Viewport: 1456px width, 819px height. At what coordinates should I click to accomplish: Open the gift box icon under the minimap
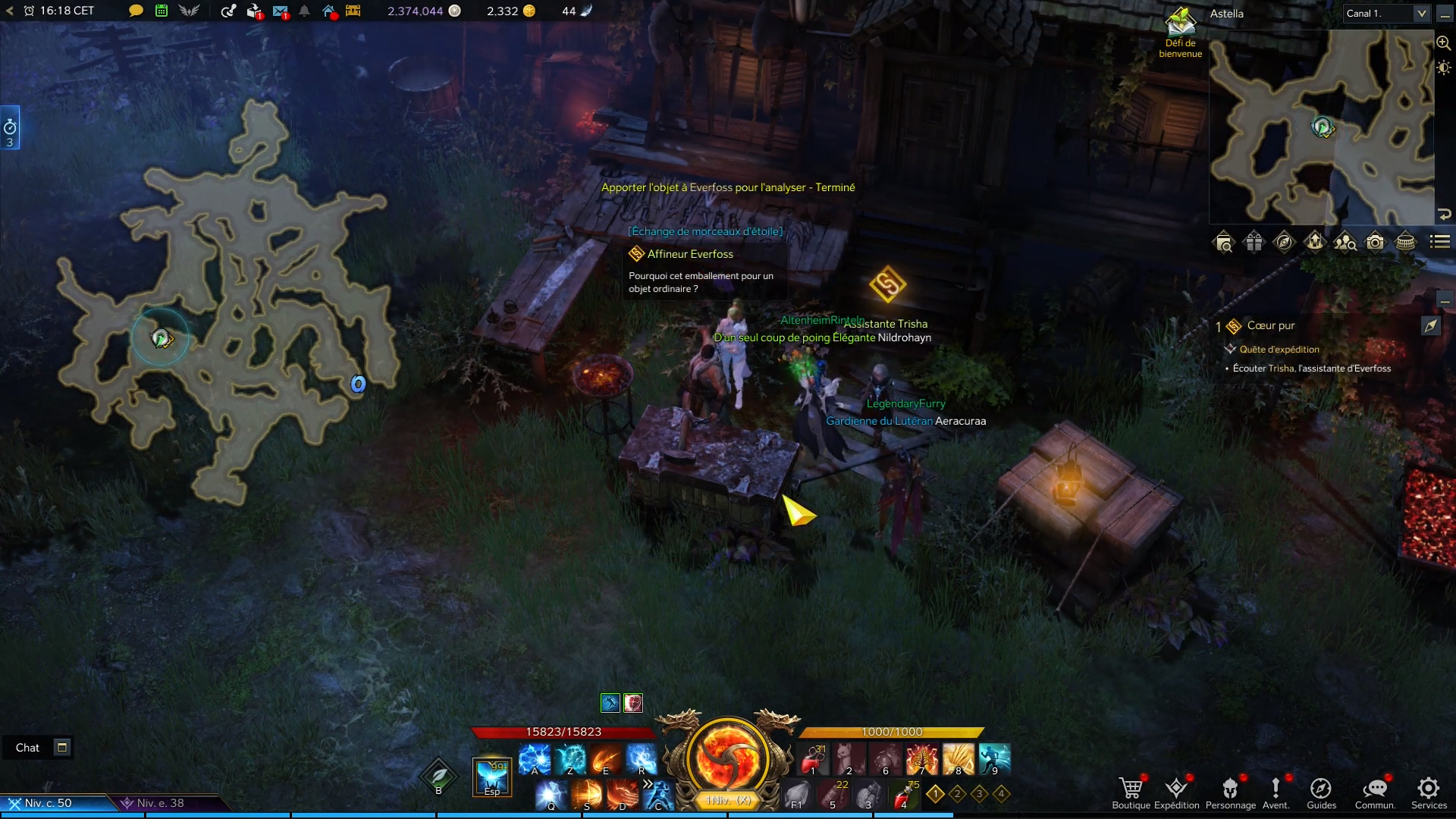(x=1254, y=242)
